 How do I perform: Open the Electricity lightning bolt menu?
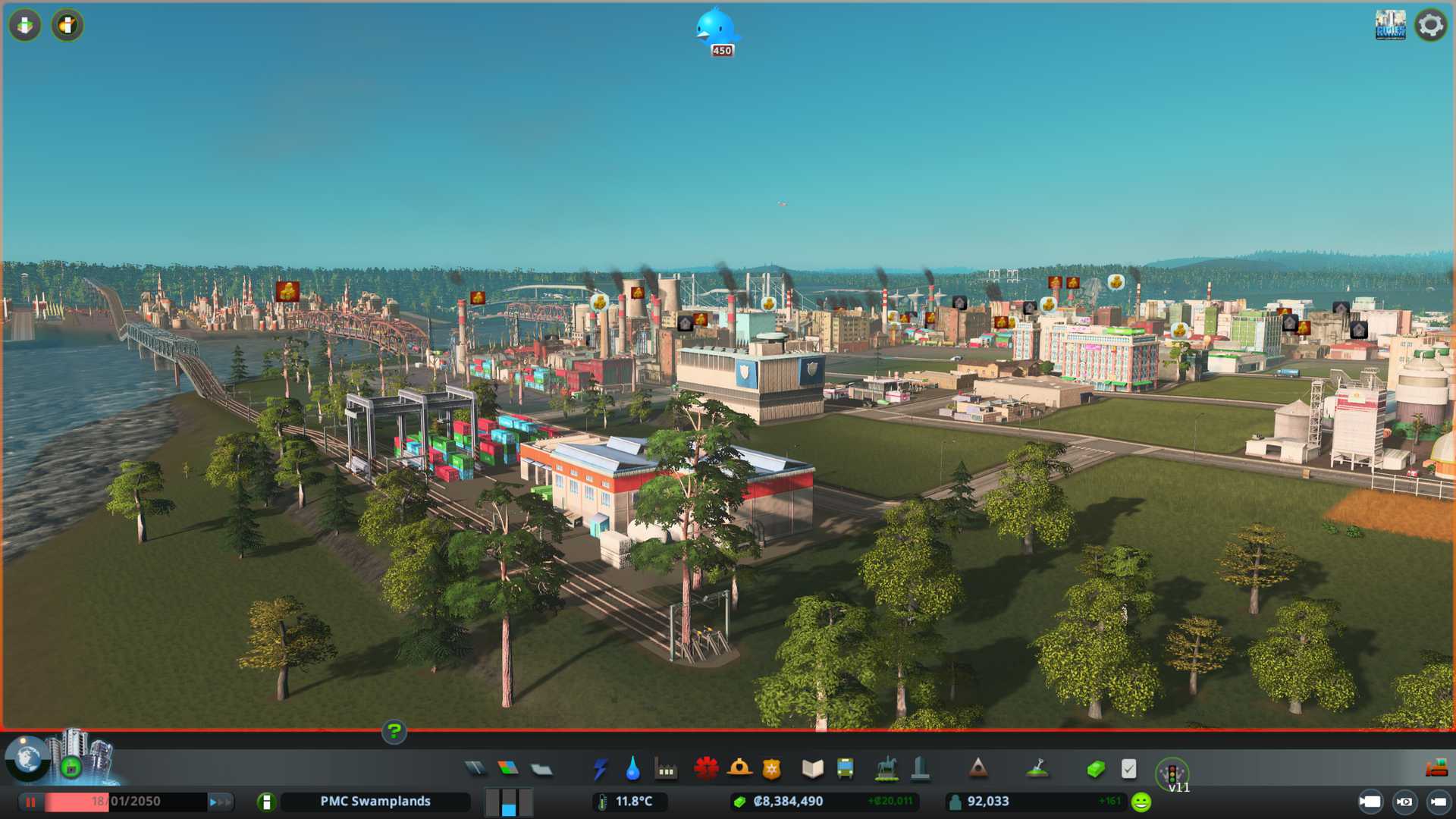[x=600, y=769]
